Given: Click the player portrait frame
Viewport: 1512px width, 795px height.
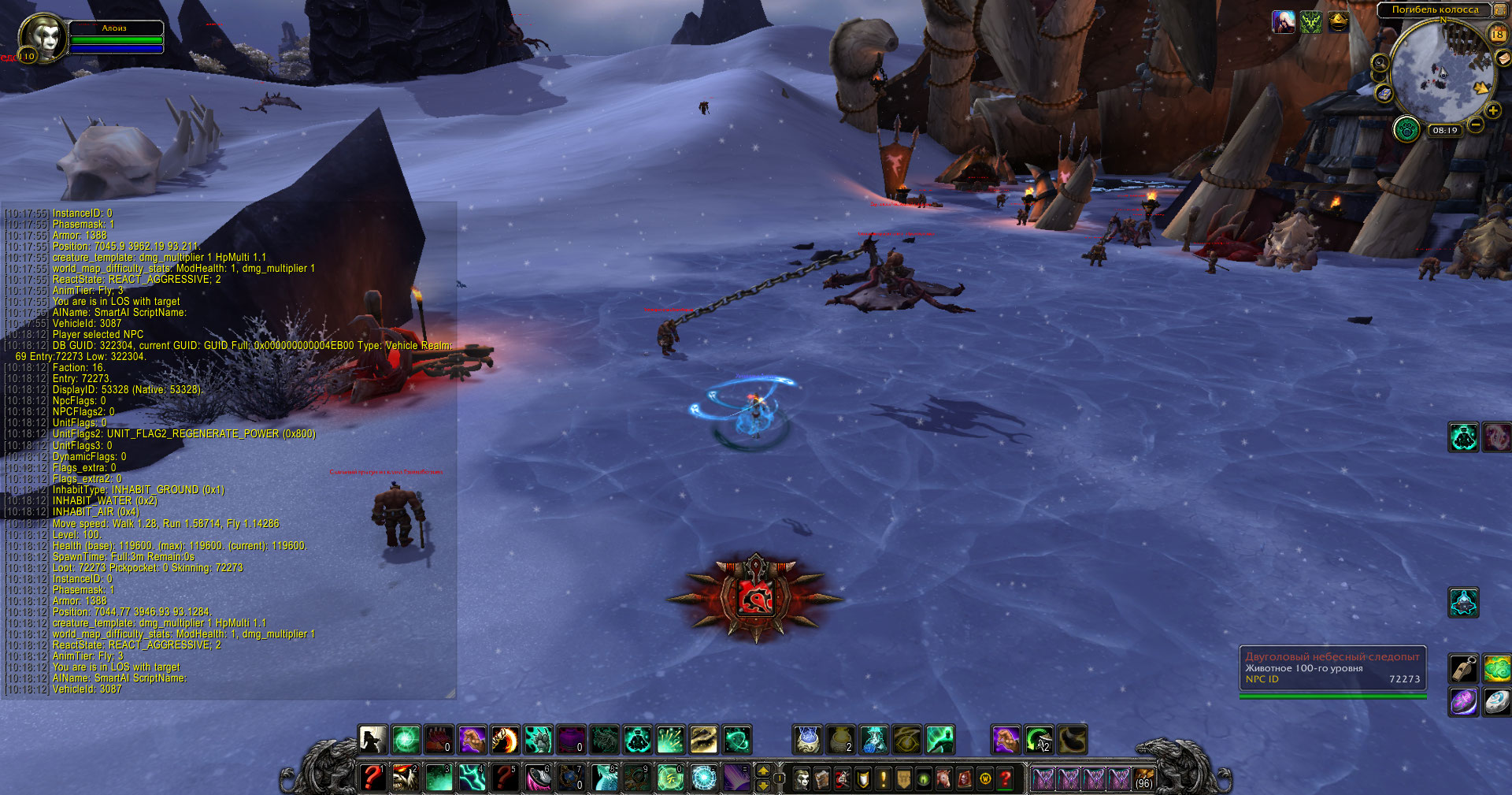Looking at the screenshot, I should pyautogui.click(x=42, y=37).
